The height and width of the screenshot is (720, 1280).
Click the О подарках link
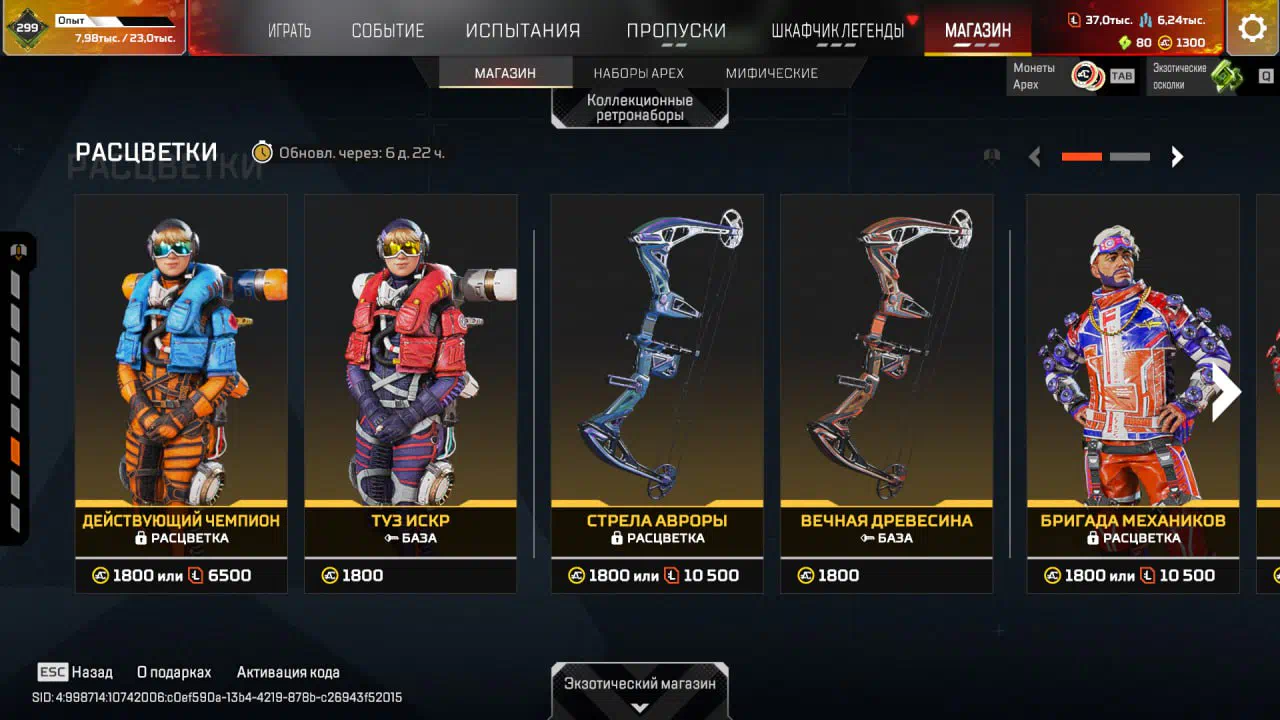click(x=174, y=672)
